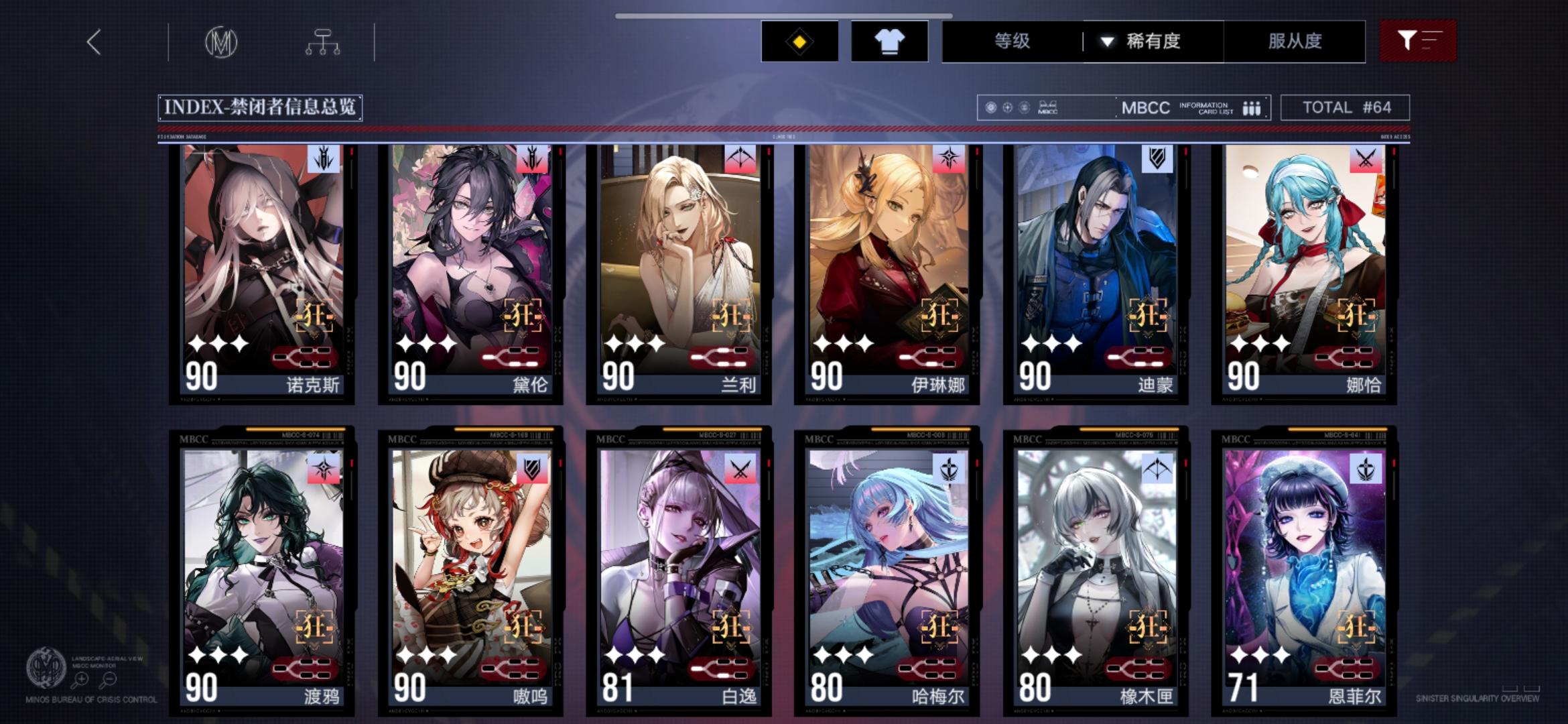Image resolution: width=1568 pixels, height=724 pixels.
Task: Toggle the shirt outfit display mode
Action: [x=890, y=42]
